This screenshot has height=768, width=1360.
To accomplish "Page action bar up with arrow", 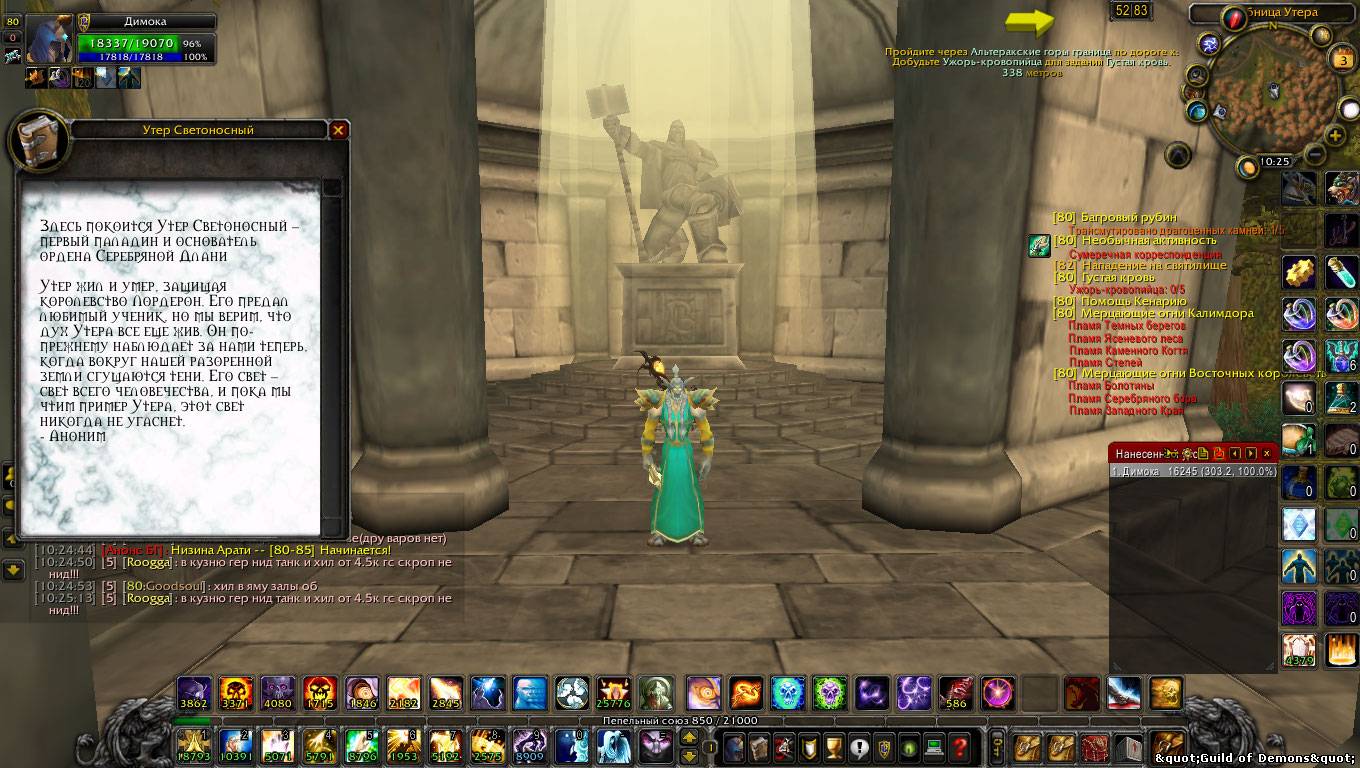I will pos(689,737).
